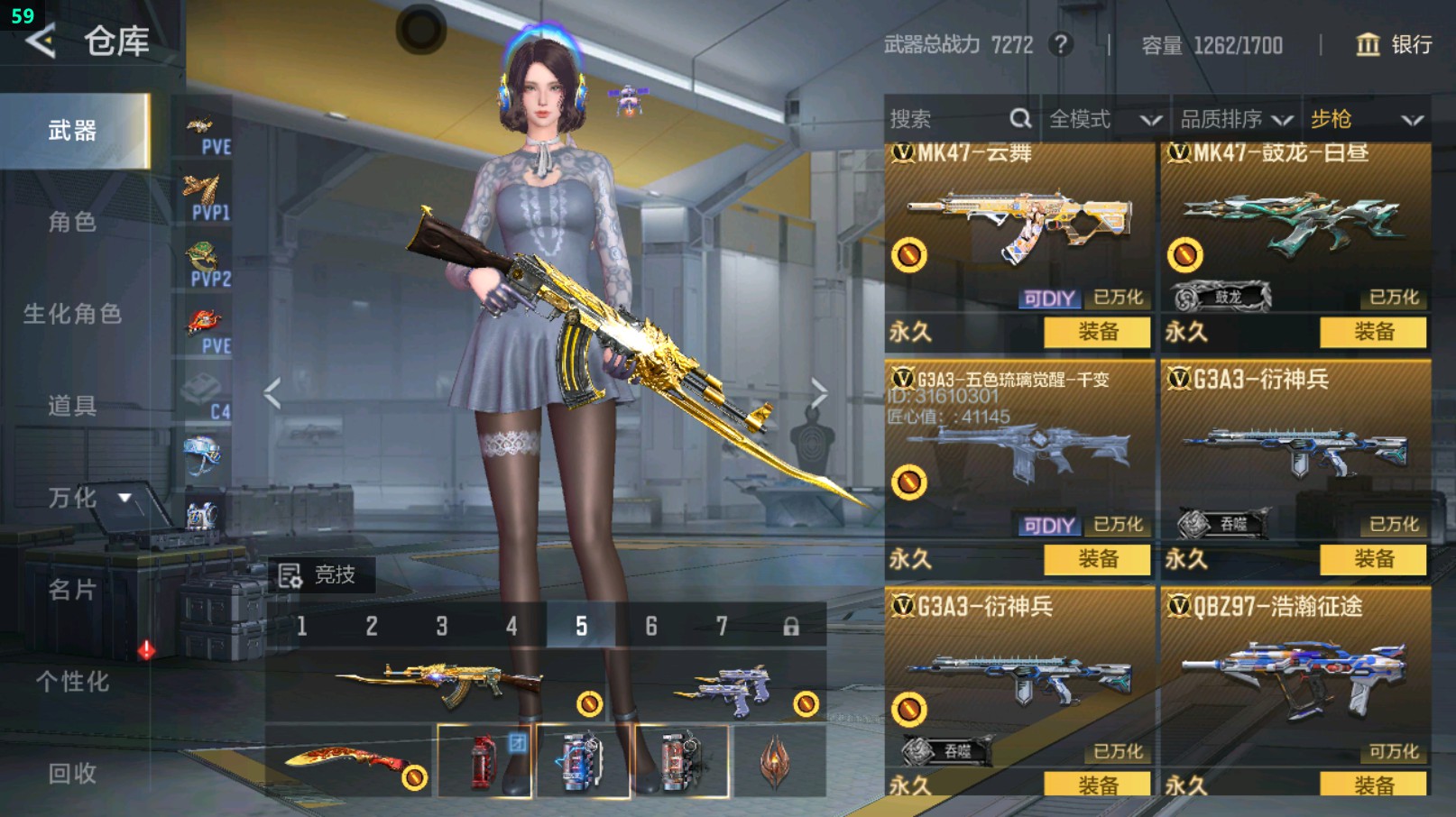Open the 银行 bank
Screen dimensions: 1456x817
pos(1395,44)
